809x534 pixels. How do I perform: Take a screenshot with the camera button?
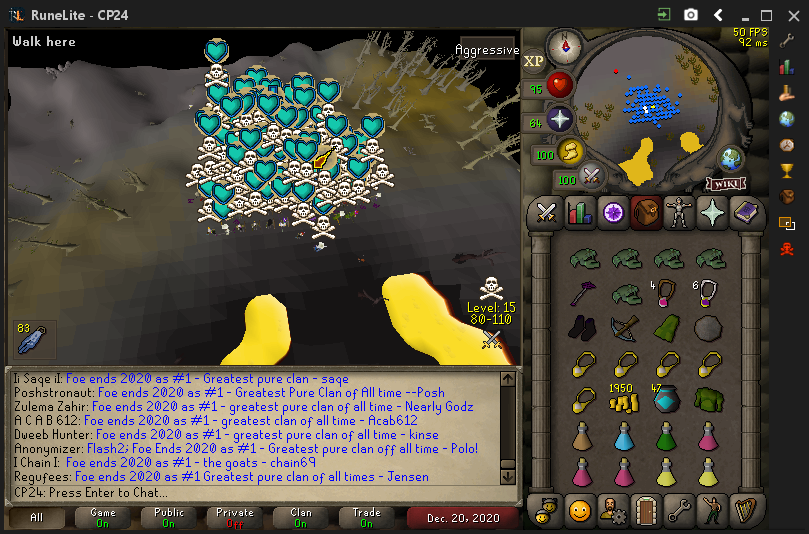(691, 15)
